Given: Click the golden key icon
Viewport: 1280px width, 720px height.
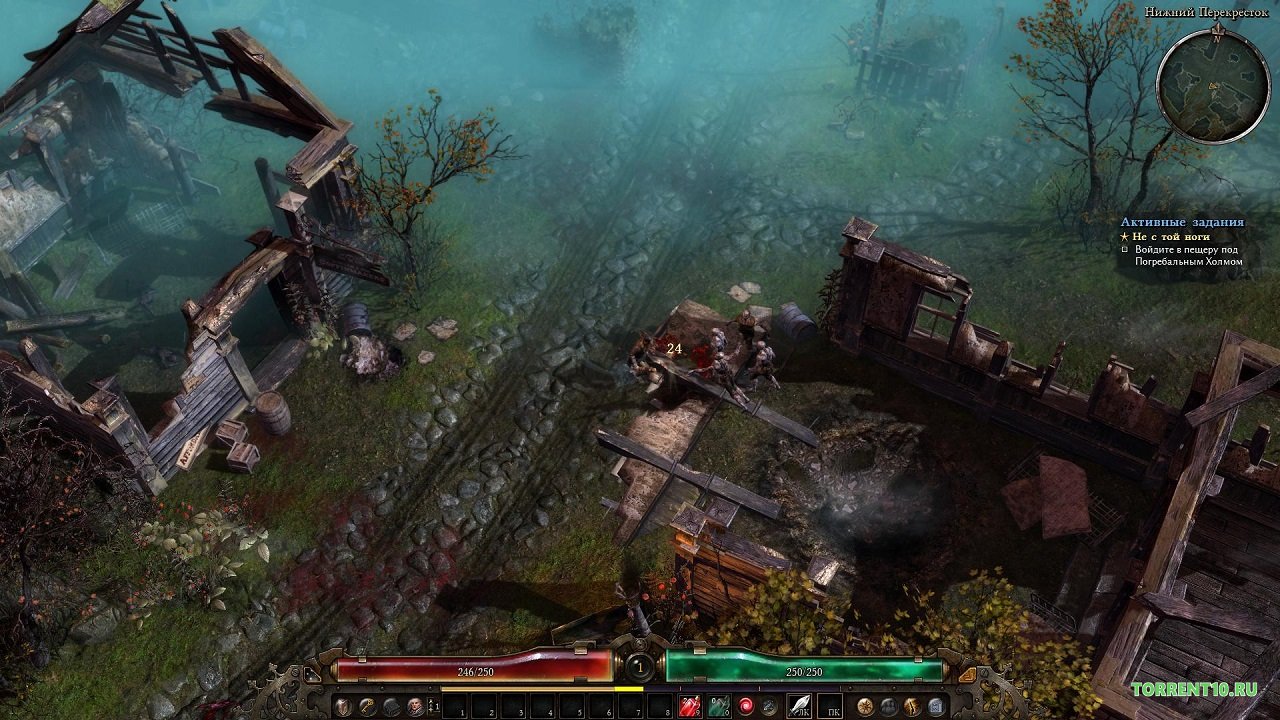Looking at the screenshot, I should tap(368, 707).
